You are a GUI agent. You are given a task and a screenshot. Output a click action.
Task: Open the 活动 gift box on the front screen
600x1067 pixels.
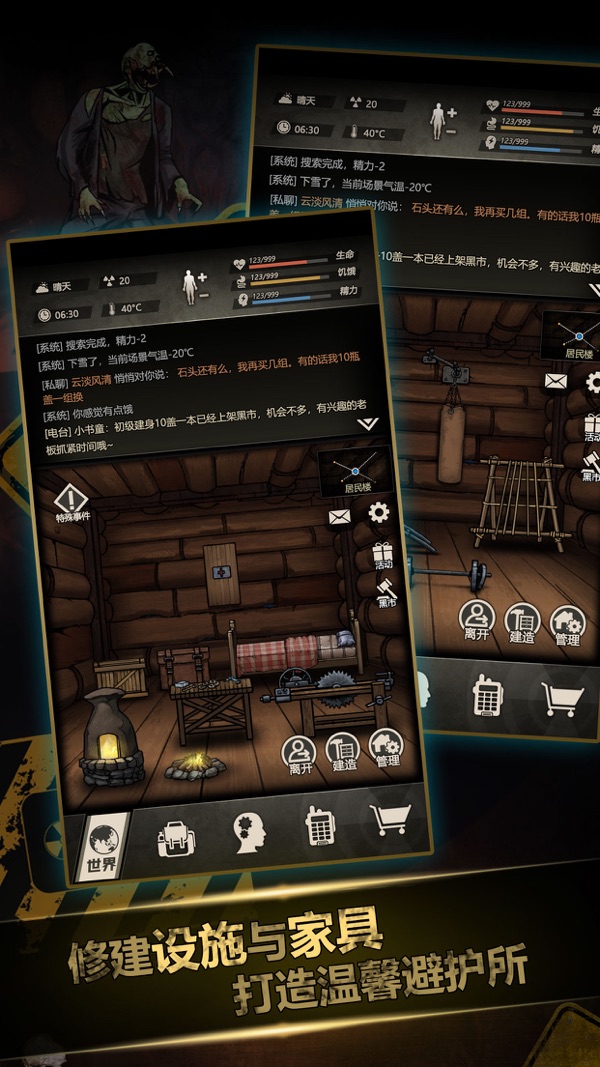pos(383,555)
